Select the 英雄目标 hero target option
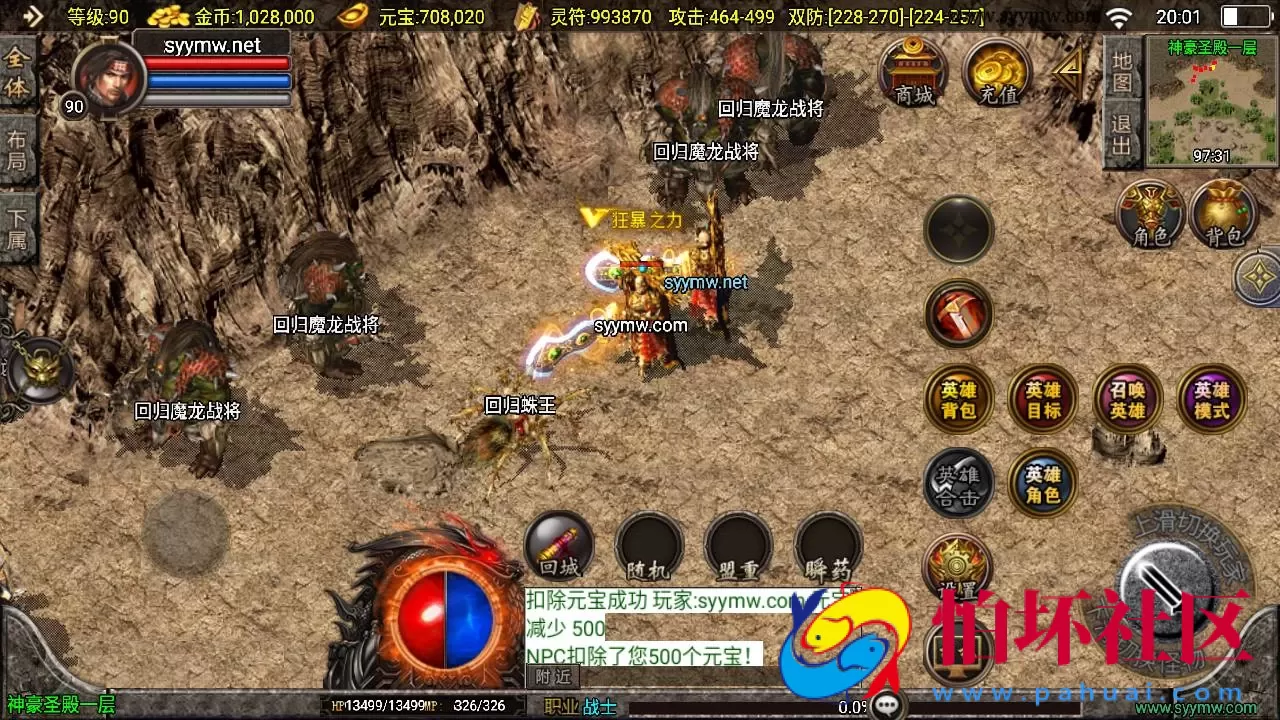The image size is (1280, 720). tap(1042, 398)
